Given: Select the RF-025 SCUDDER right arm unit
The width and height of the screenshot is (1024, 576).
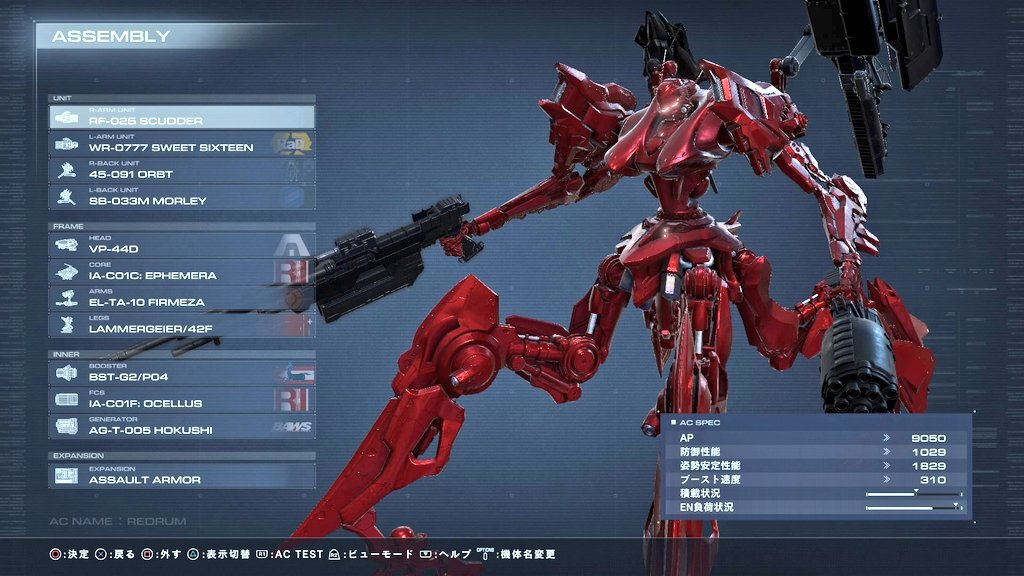Looking at the screenshot, I should (x=181, y=117).
